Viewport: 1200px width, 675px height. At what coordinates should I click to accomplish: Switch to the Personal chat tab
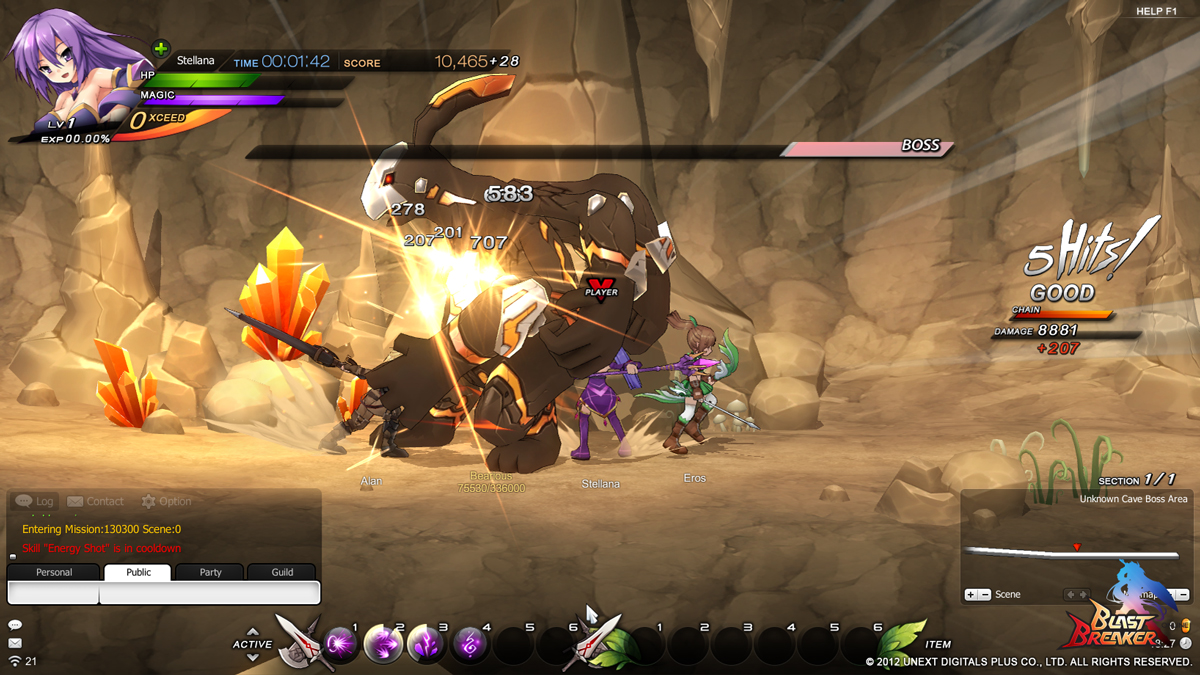point(54,572)
